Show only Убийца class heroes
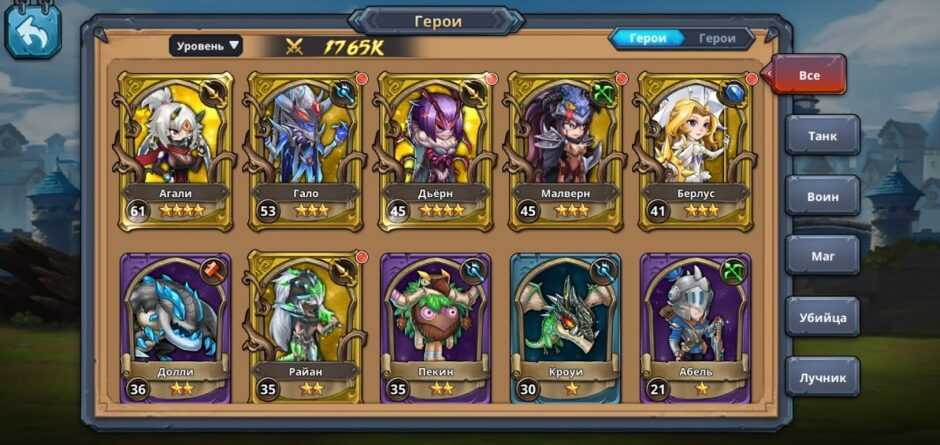This screenshot has height=445, width=940. [822, 317]
